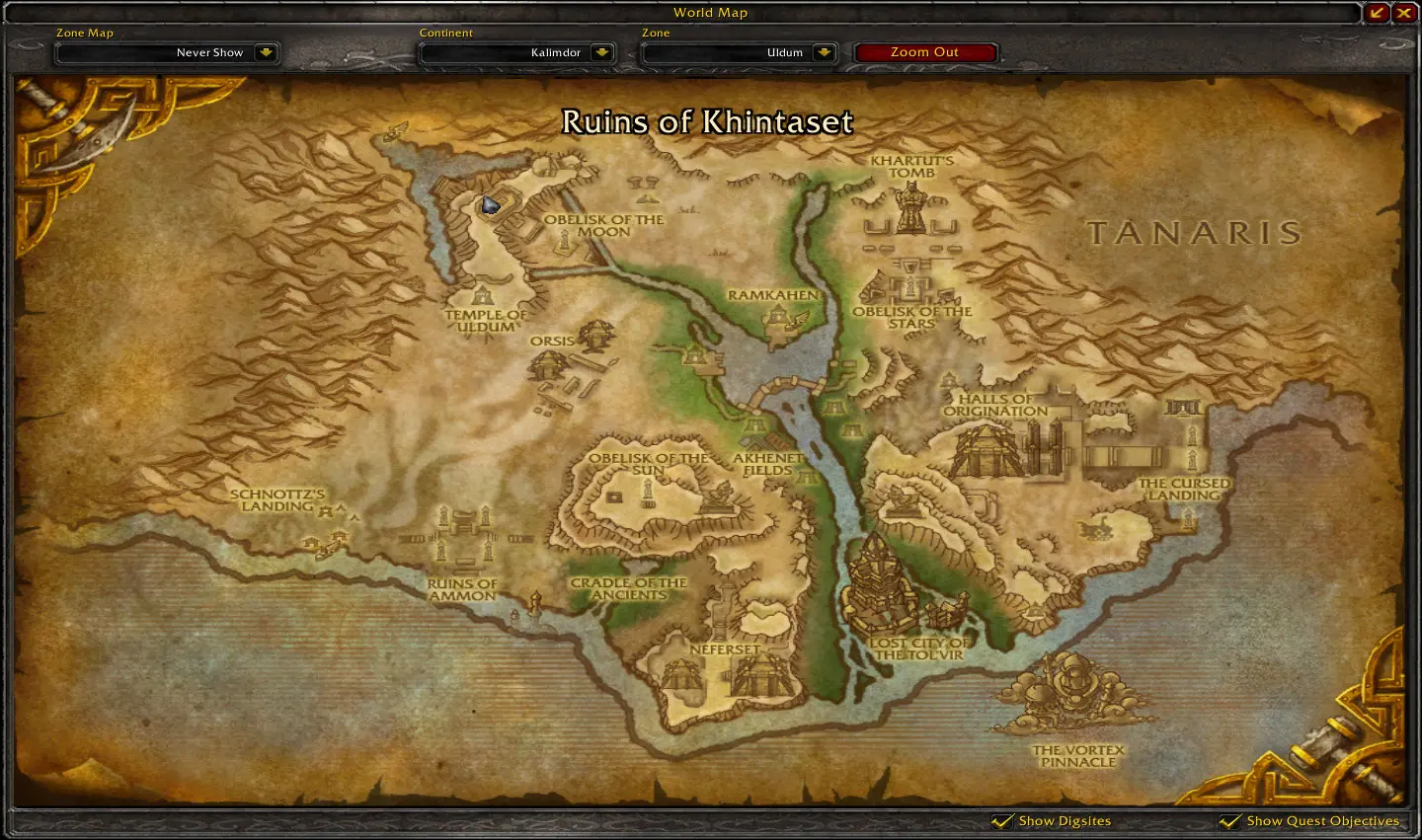Screen dimensions: 1422x840
Task: Open the Continent dropdown showing Kalimdor
Action: tap(601, 52)
